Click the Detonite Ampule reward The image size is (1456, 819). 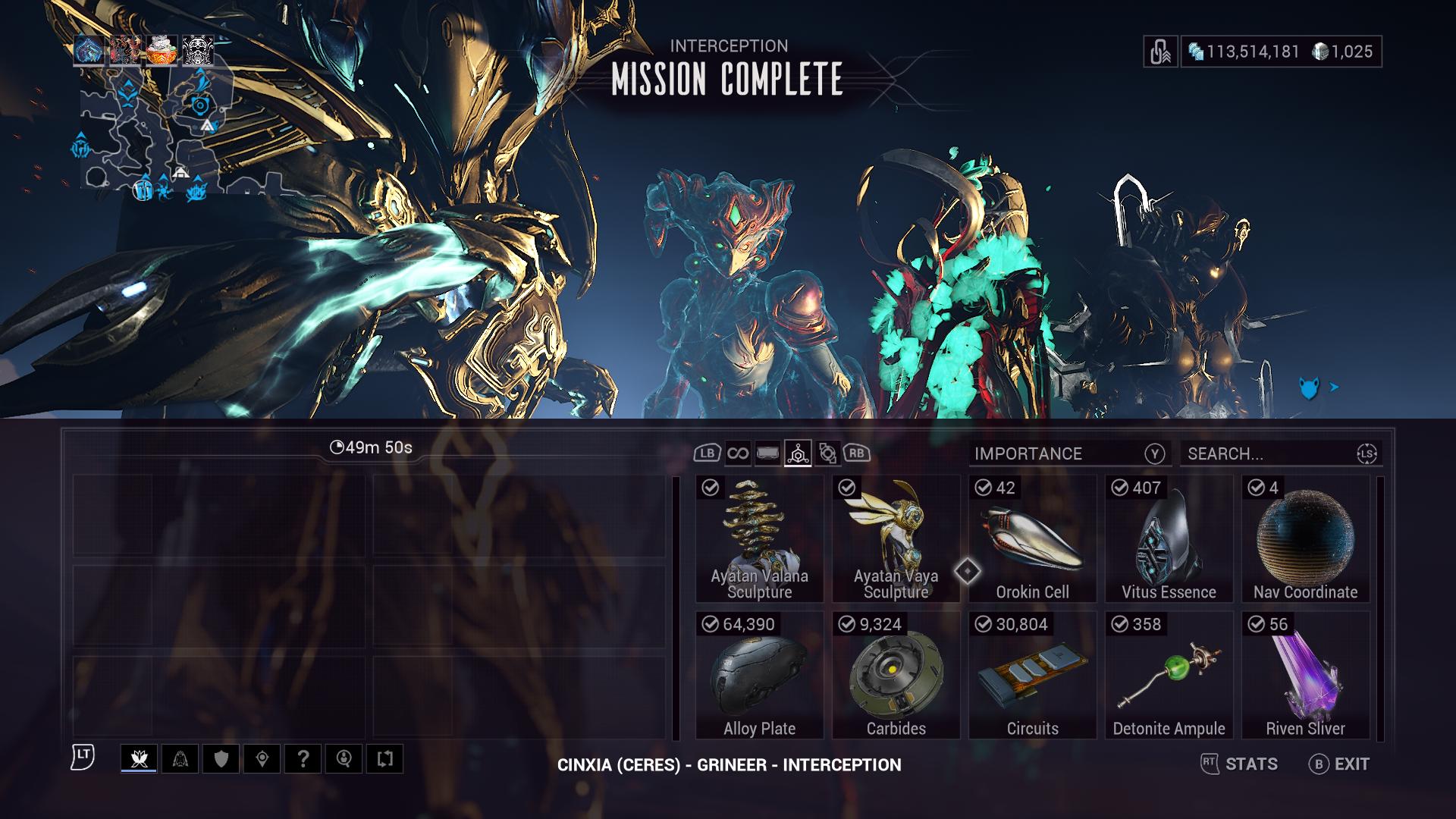click(1169, 676)
